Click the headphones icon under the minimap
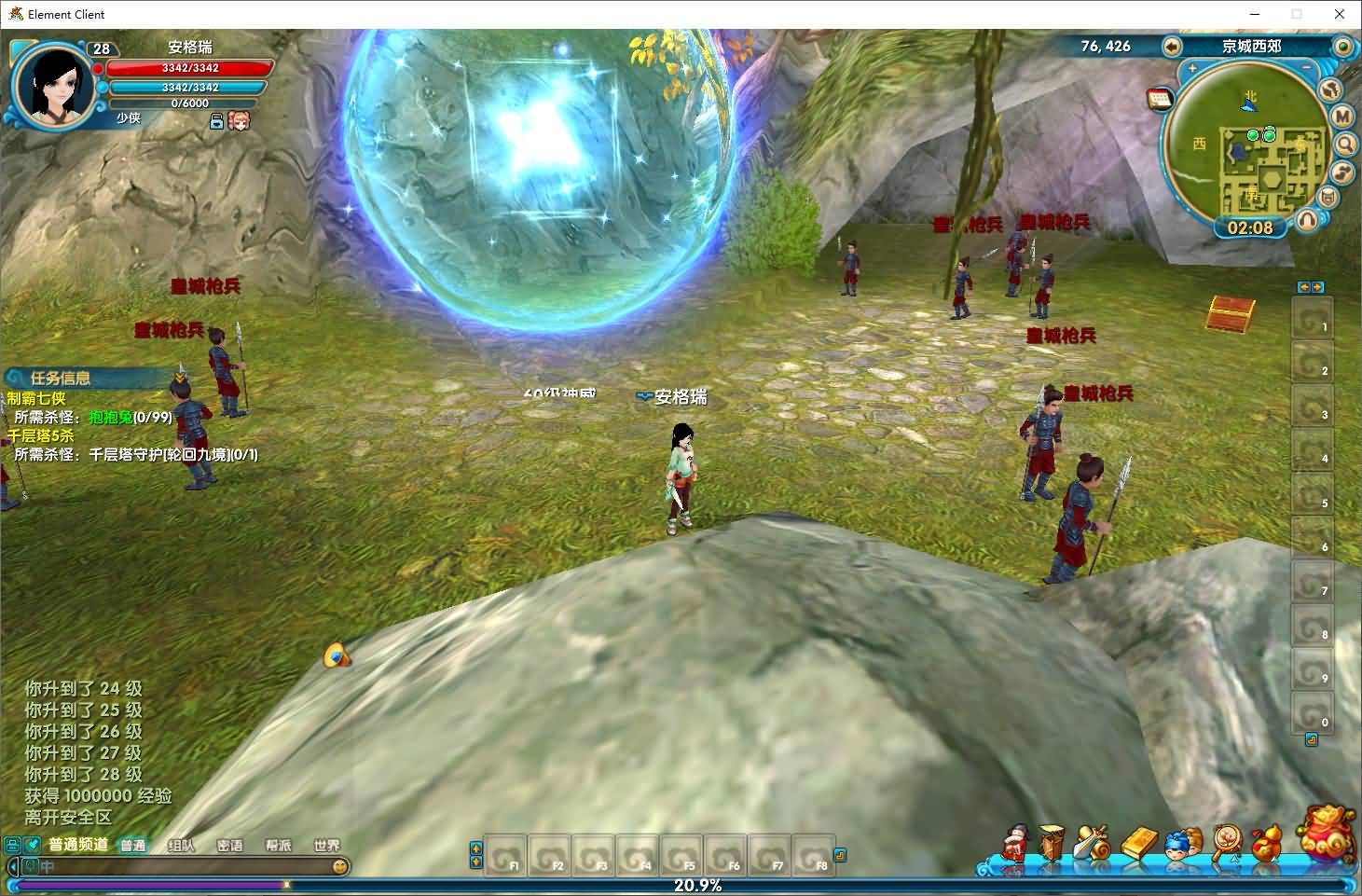This screenshot has height=896, width=1362. click(1308, 220)
